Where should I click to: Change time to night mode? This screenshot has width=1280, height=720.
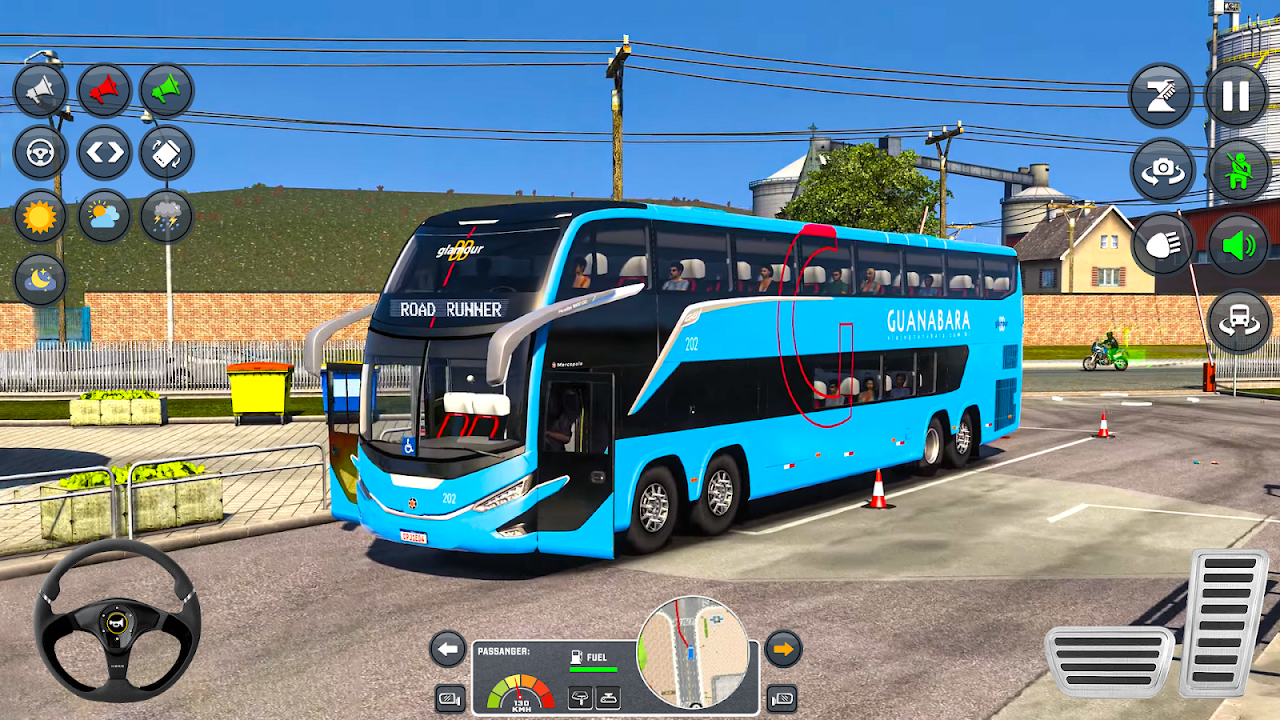[40, 279]
